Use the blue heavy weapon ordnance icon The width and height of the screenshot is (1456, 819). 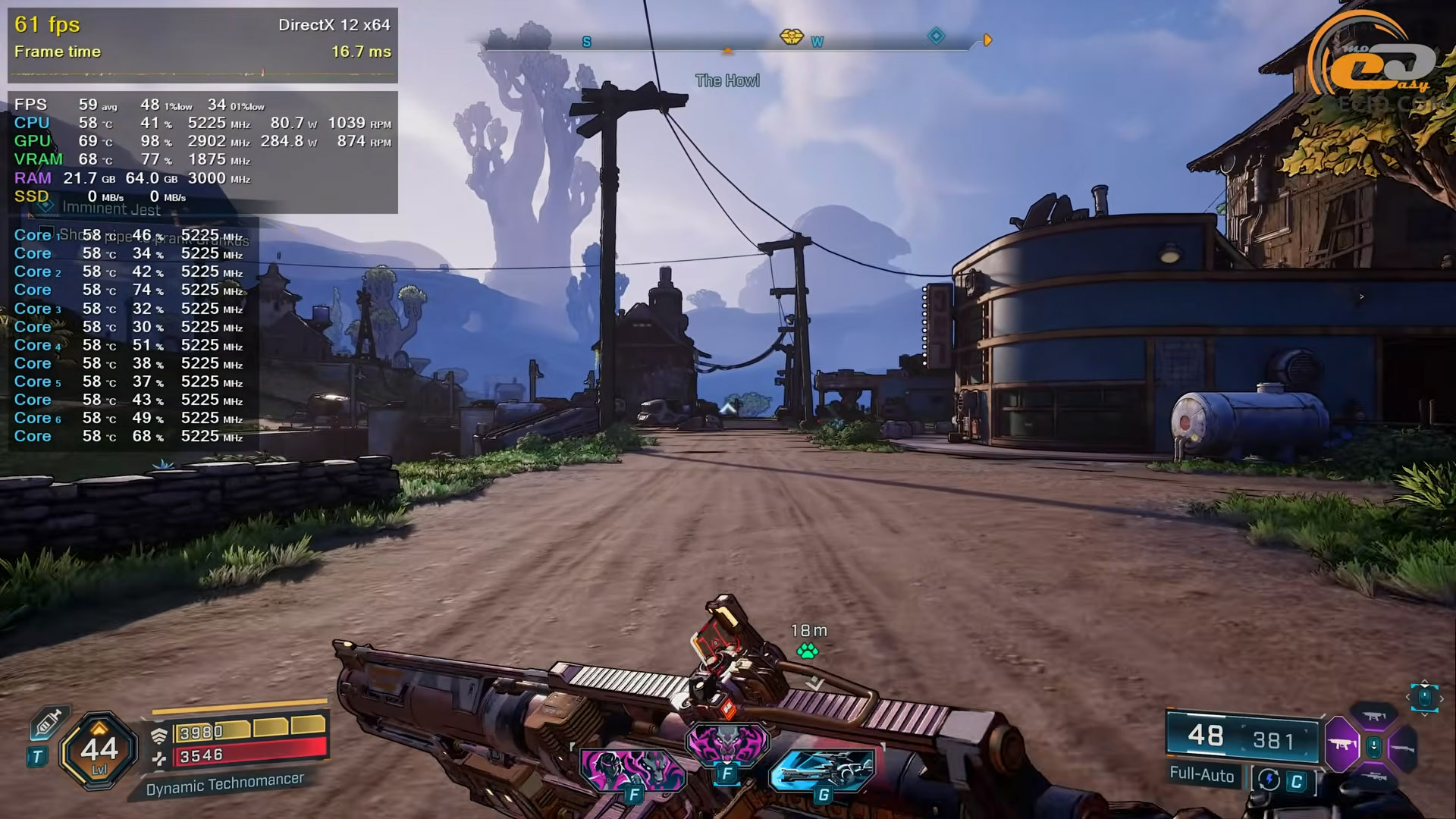point(823,770)
